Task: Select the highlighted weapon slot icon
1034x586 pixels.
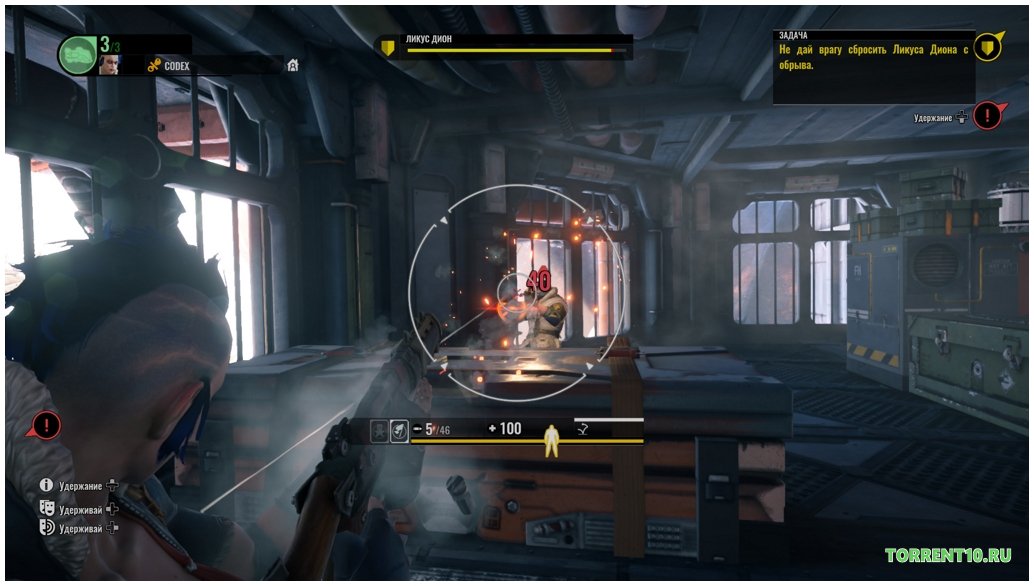Action: click(398, 431)
